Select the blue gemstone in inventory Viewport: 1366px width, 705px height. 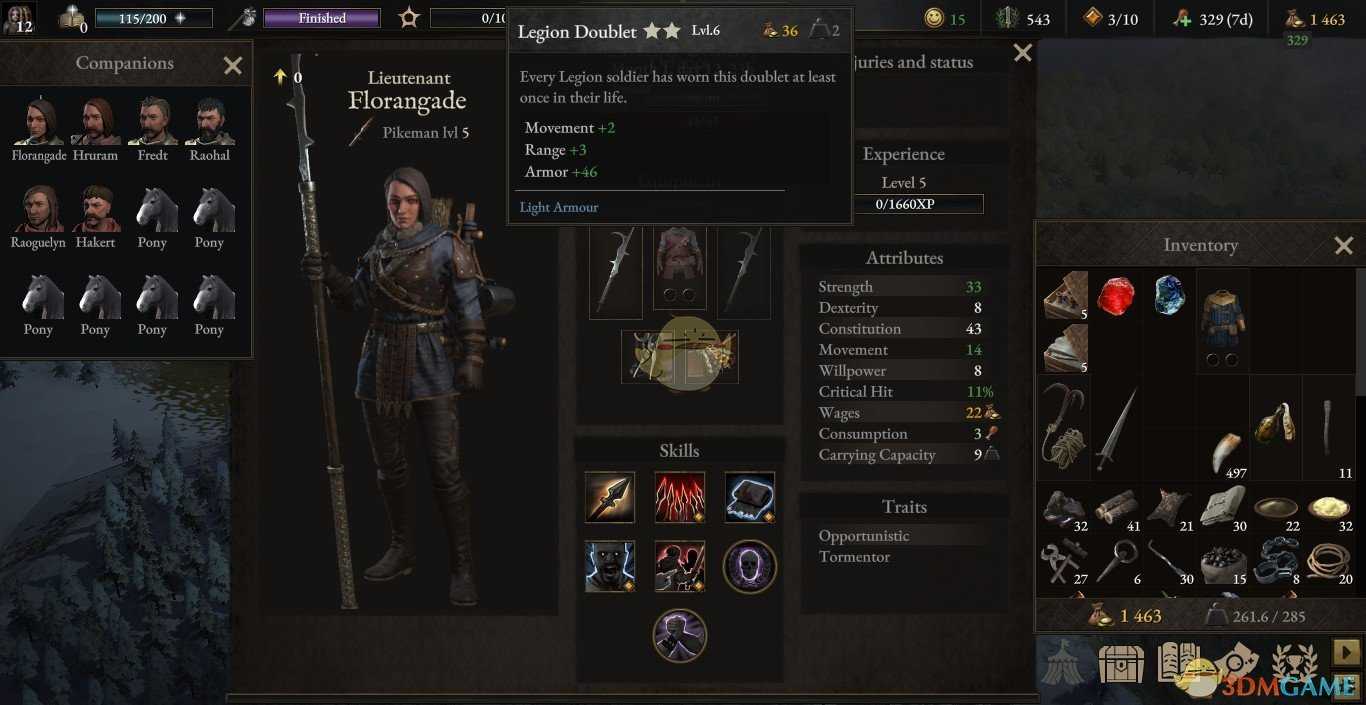tap(1169, 296)
